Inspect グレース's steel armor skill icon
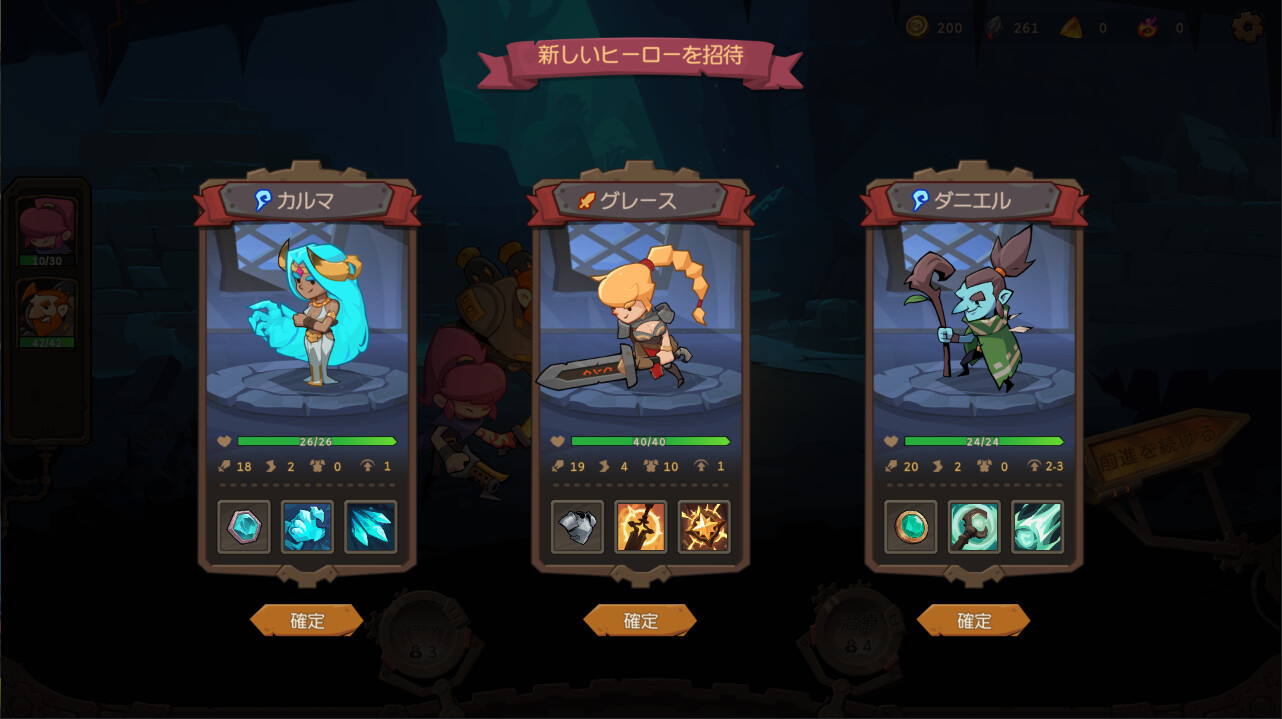Screen dimensions: 1282x719 577,527
